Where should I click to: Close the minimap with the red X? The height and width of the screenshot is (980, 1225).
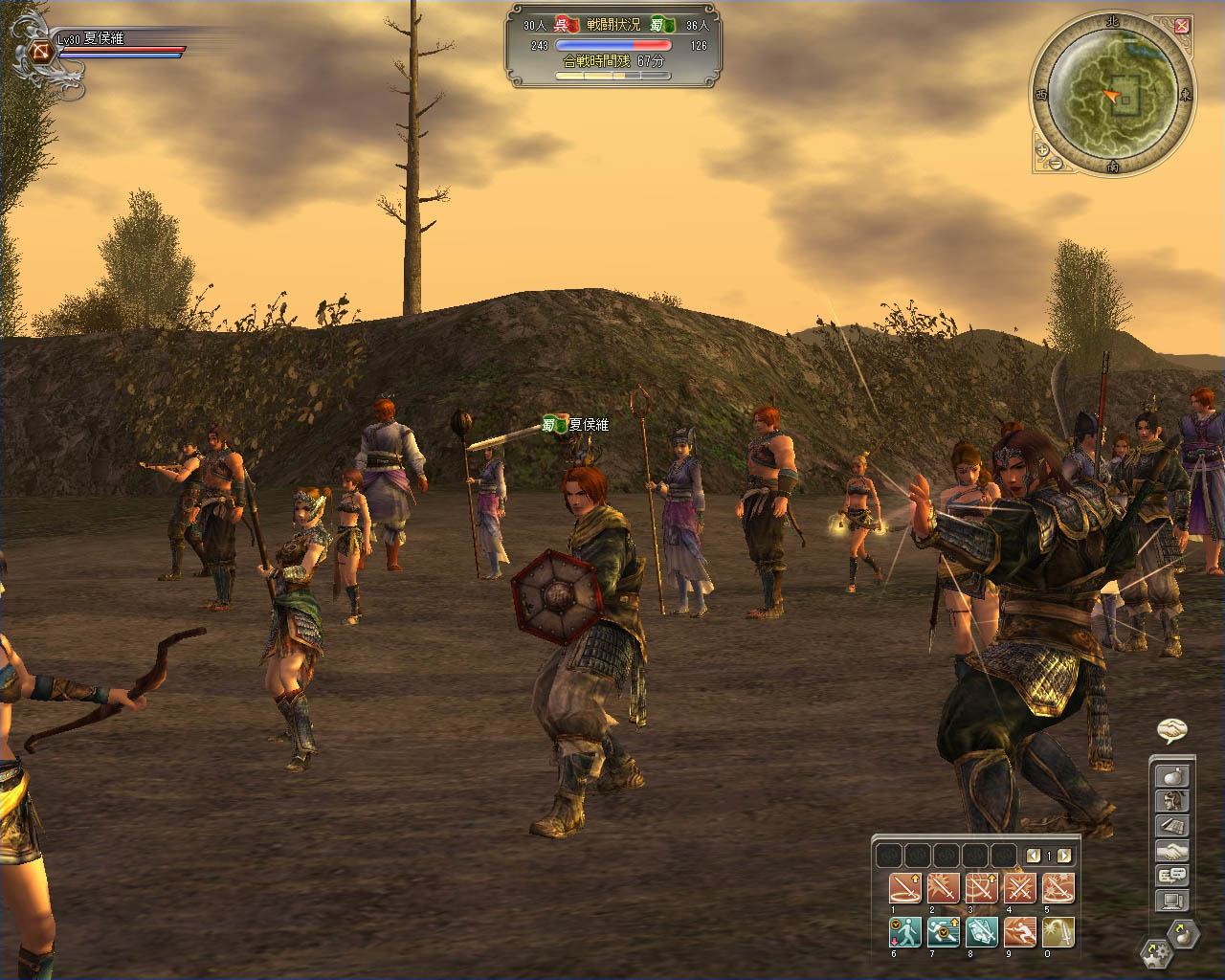1182,26
